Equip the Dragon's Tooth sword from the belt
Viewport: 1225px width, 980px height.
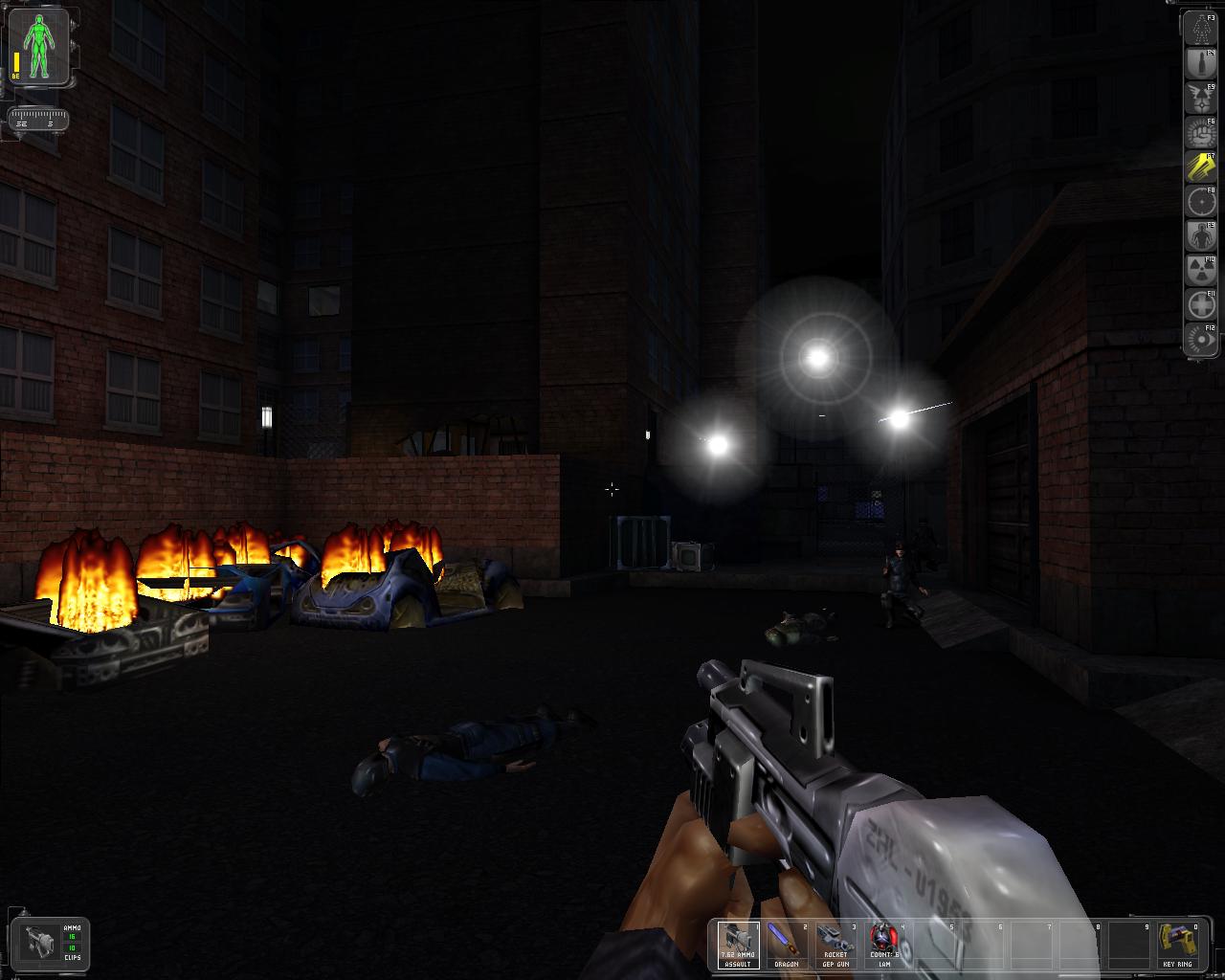point(786,945)
